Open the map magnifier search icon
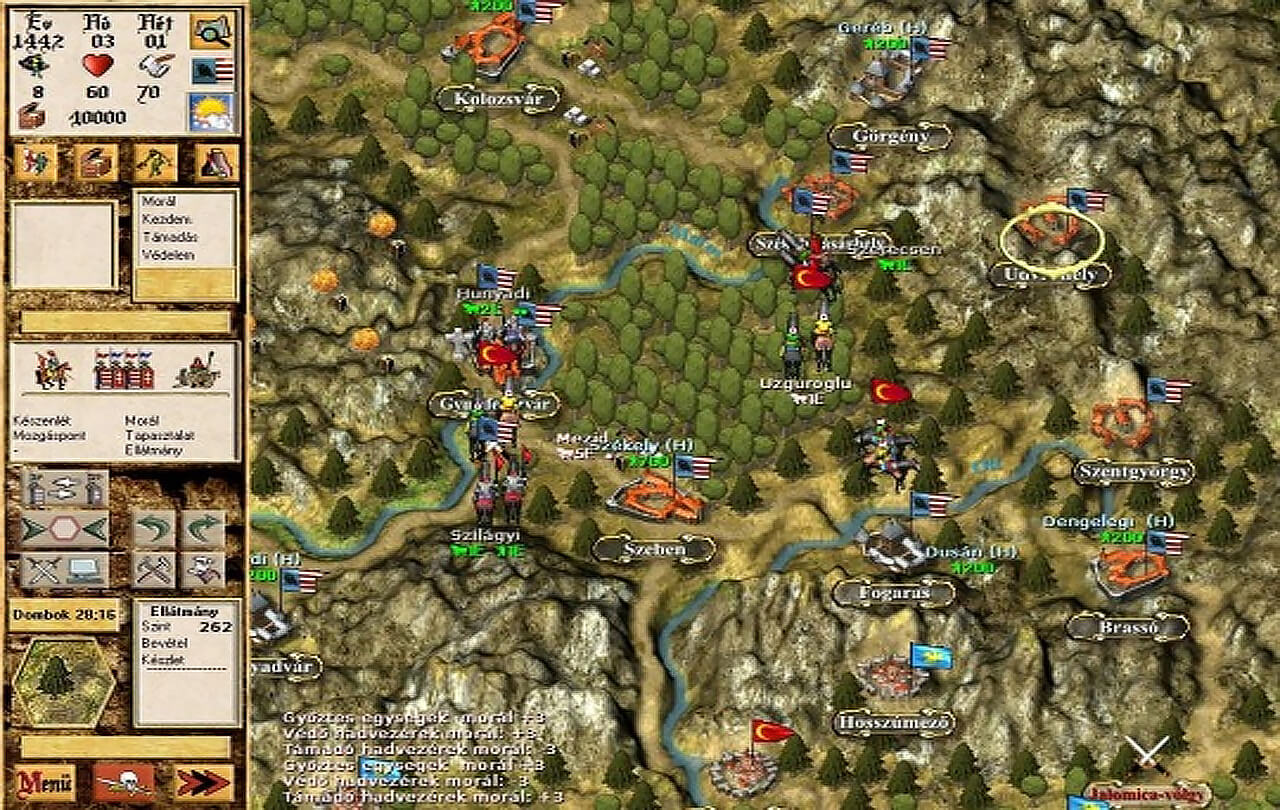The image size is (1280, 810). point(211,31)
